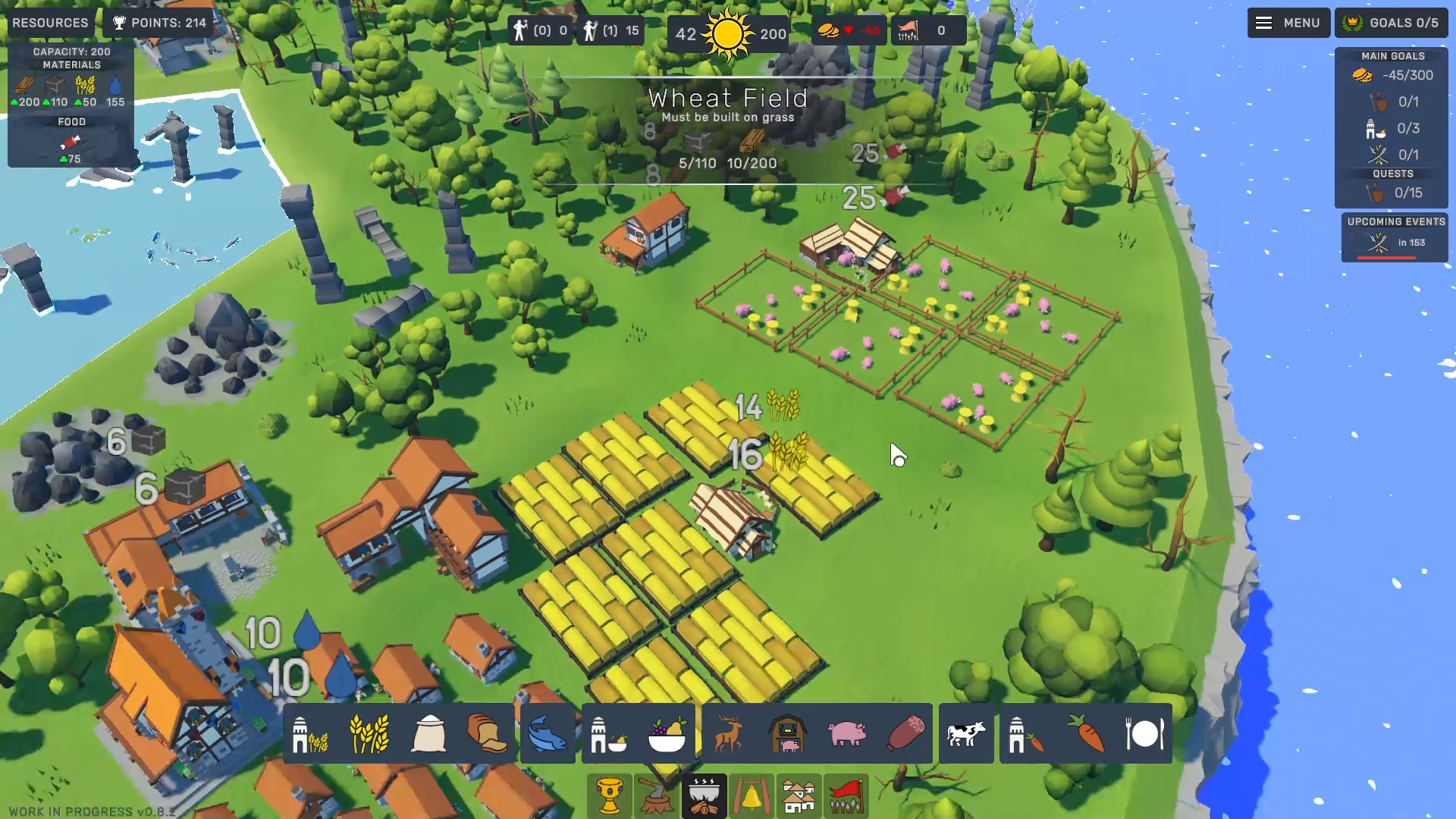Open GOALS 0/5 panel
The height and width of the screenshot is (819, 1456).
coord(1392,22)
